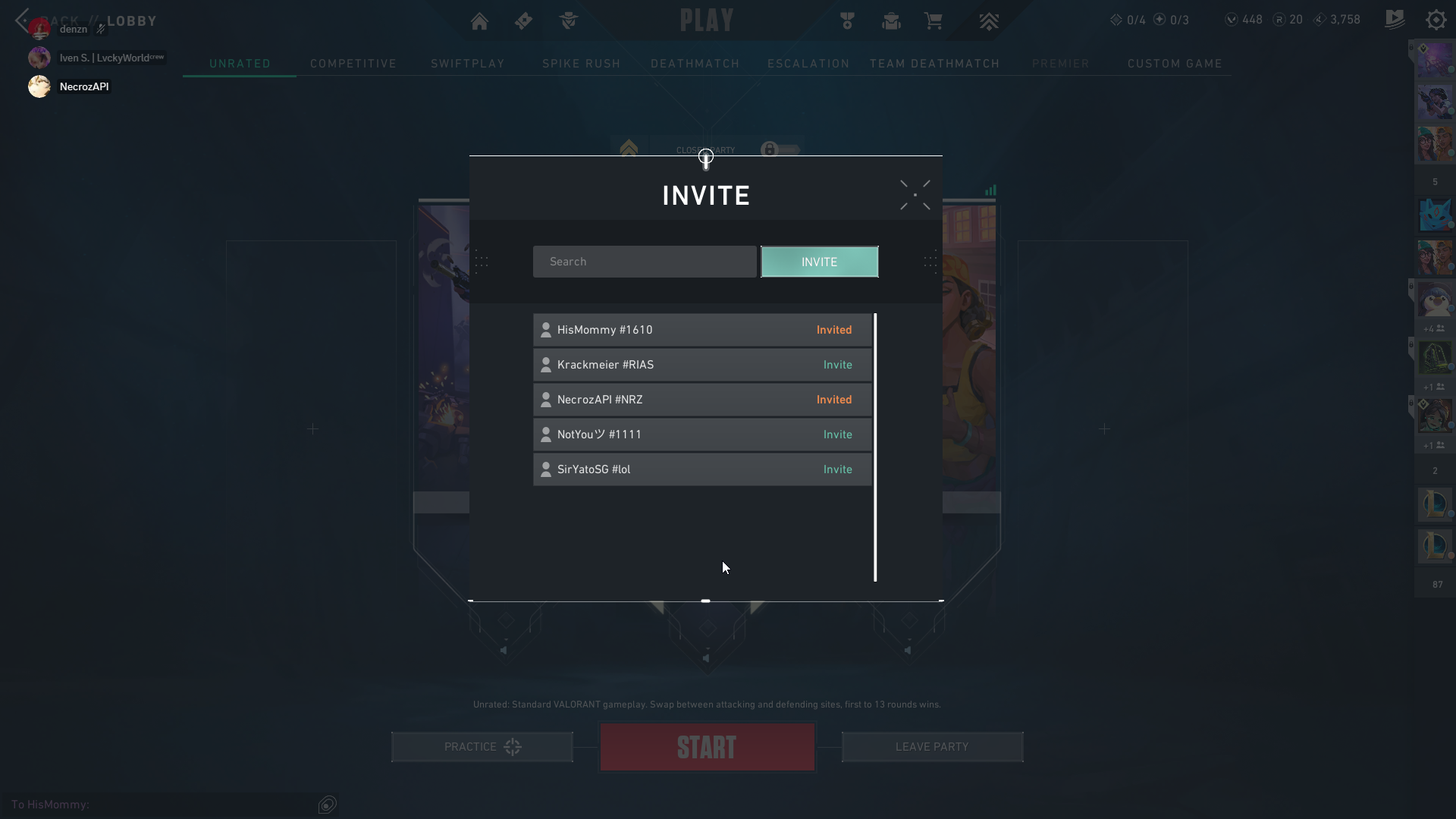Click the chat box addressed to HisMommy
Image resolution: width=1456 pixels, height=819 pixels.
159,805
